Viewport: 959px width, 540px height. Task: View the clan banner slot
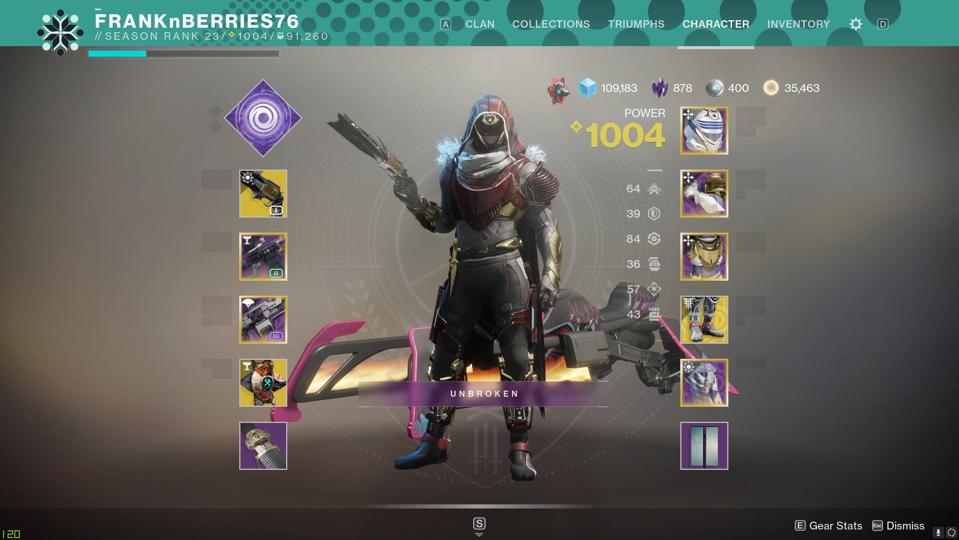pos(704,445)
